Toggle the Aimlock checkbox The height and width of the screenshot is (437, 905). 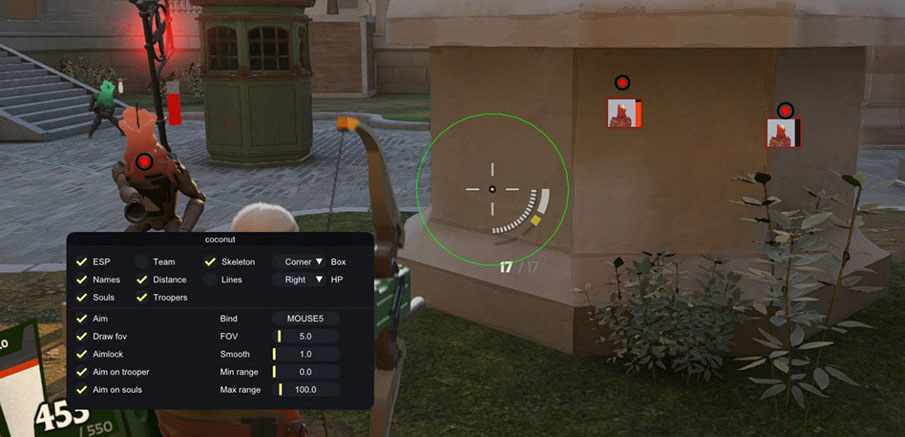82,354
